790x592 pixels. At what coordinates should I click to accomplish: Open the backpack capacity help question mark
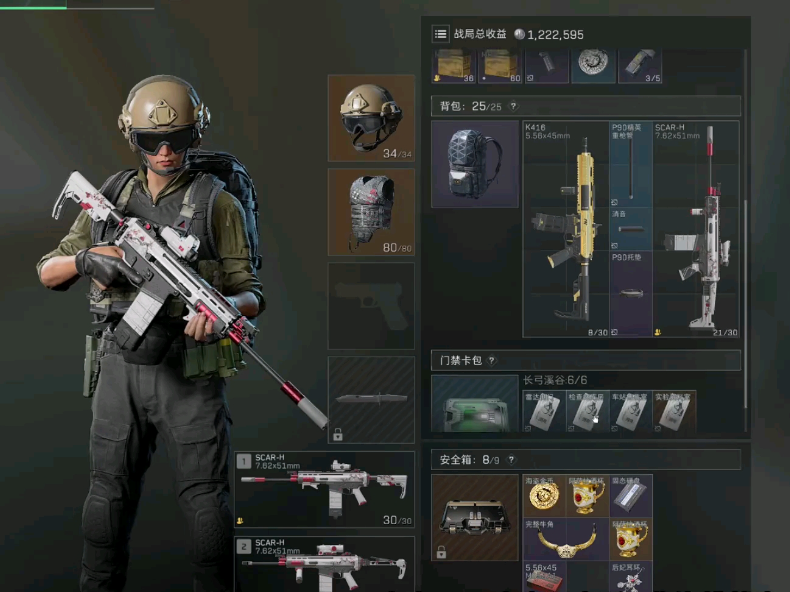coord(513,106)
